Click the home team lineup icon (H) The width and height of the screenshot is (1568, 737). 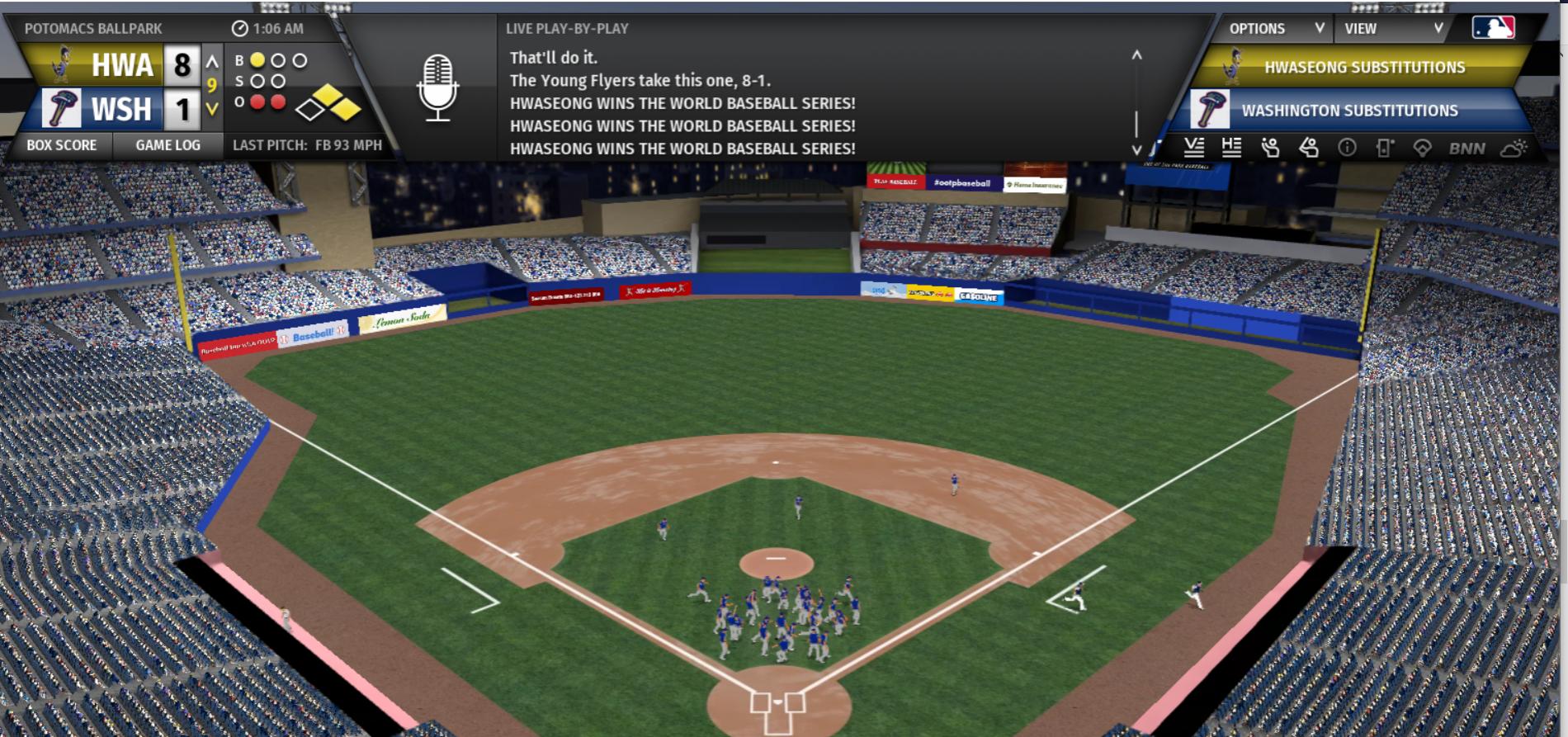click(x=1231, y=148)
